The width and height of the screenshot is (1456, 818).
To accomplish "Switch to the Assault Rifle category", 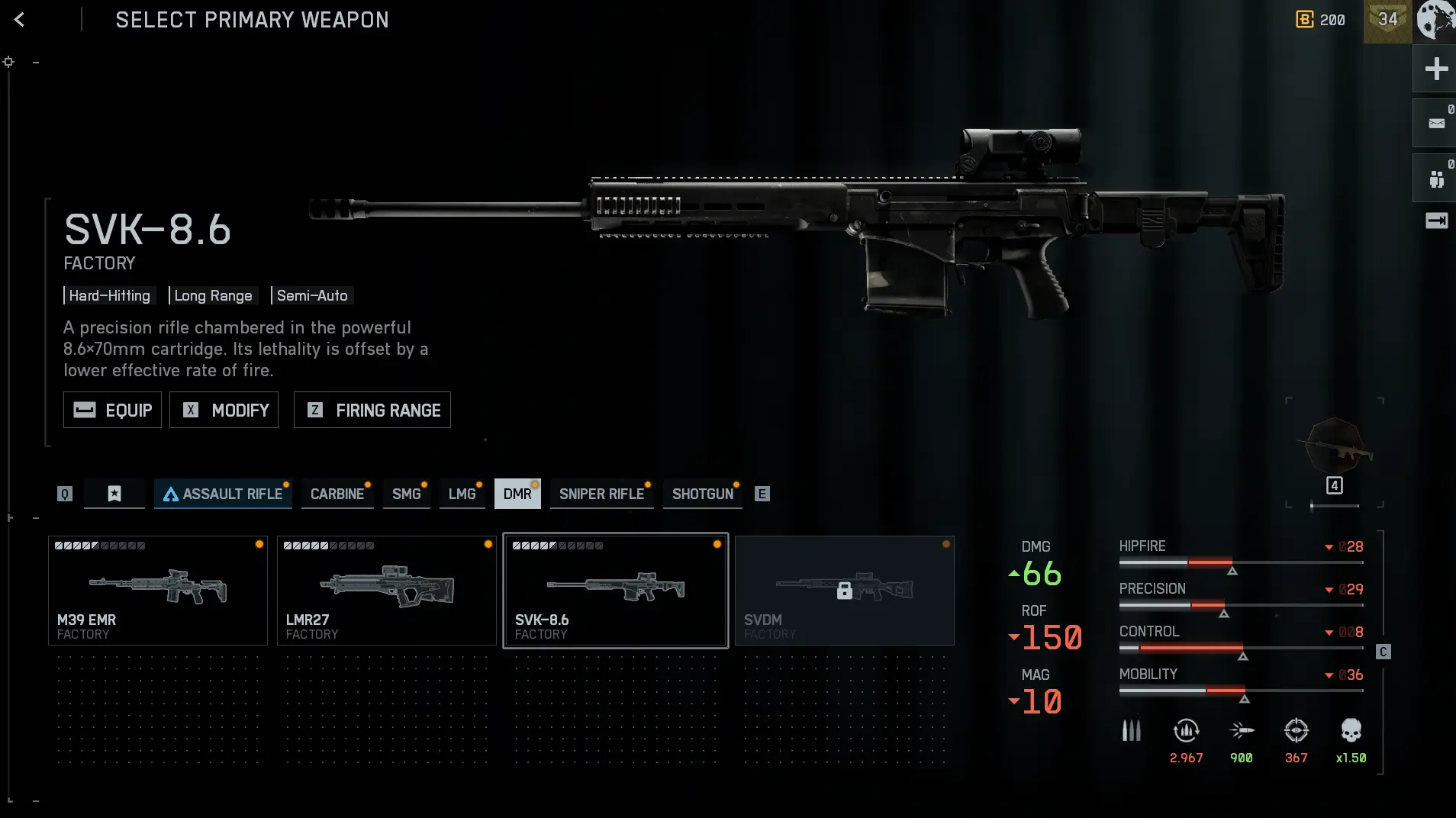I will [x=223, y=494].
